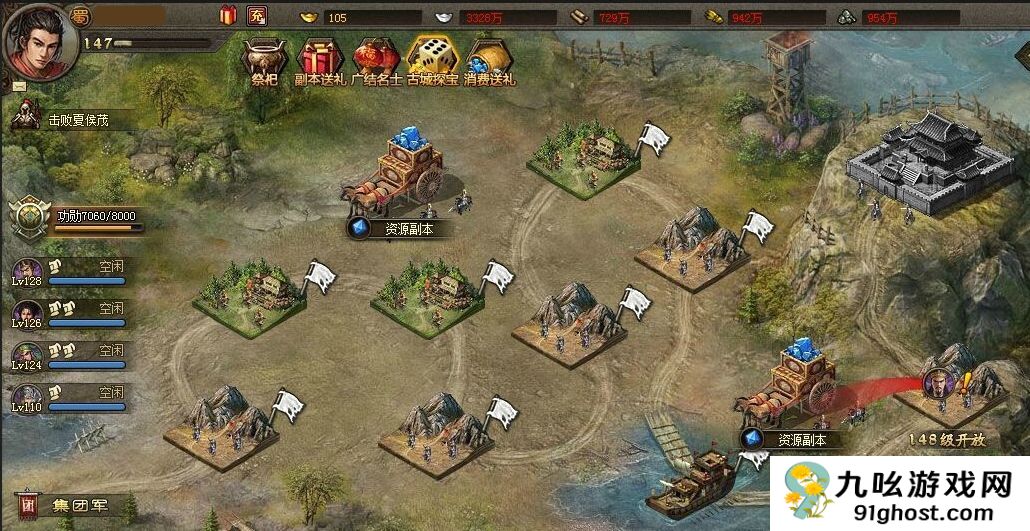Open the small gift box in top bar
The height and width of the screenshot is (531, 1030).
pyautogui.click(x=228, y=15)
